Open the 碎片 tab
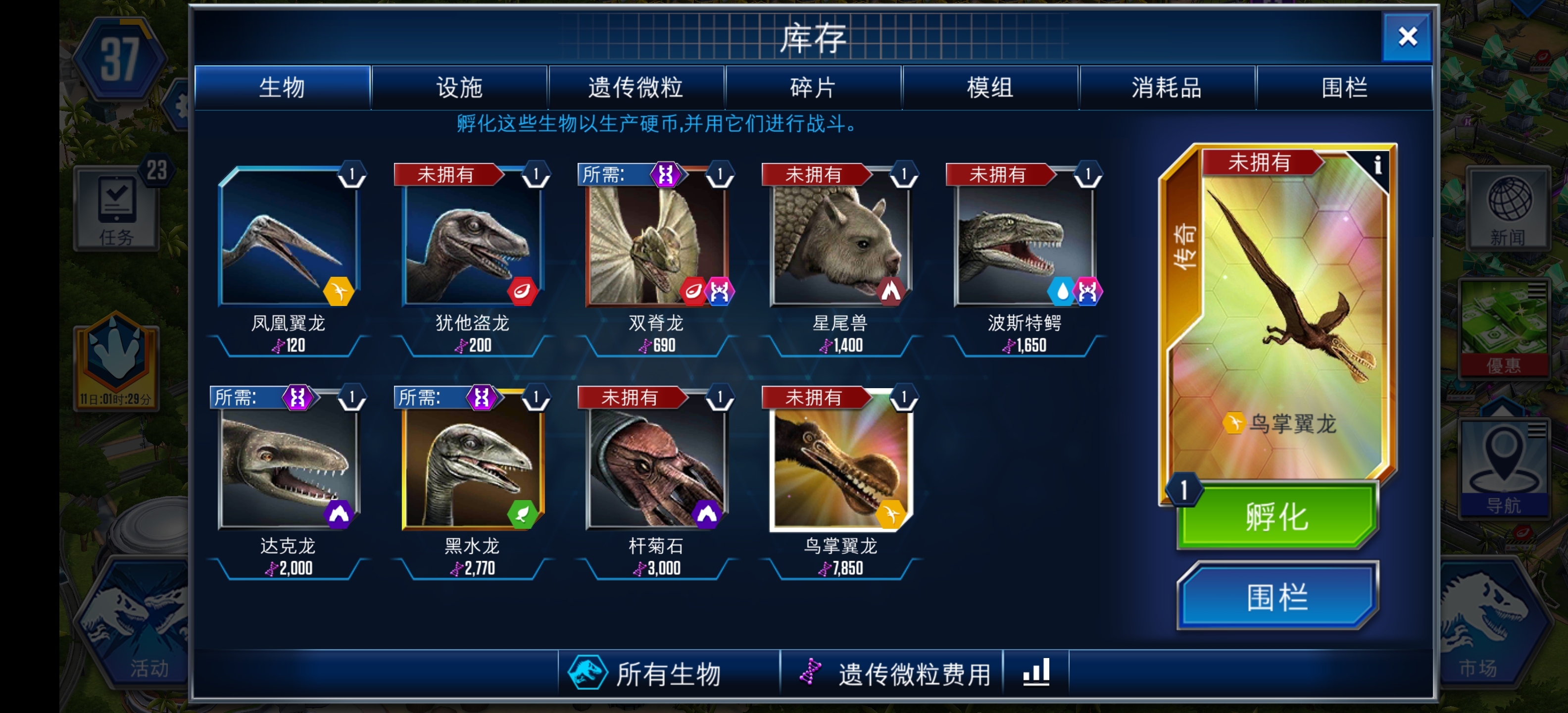The height and width of the screenshot is (713, 1568). [813, 87]
